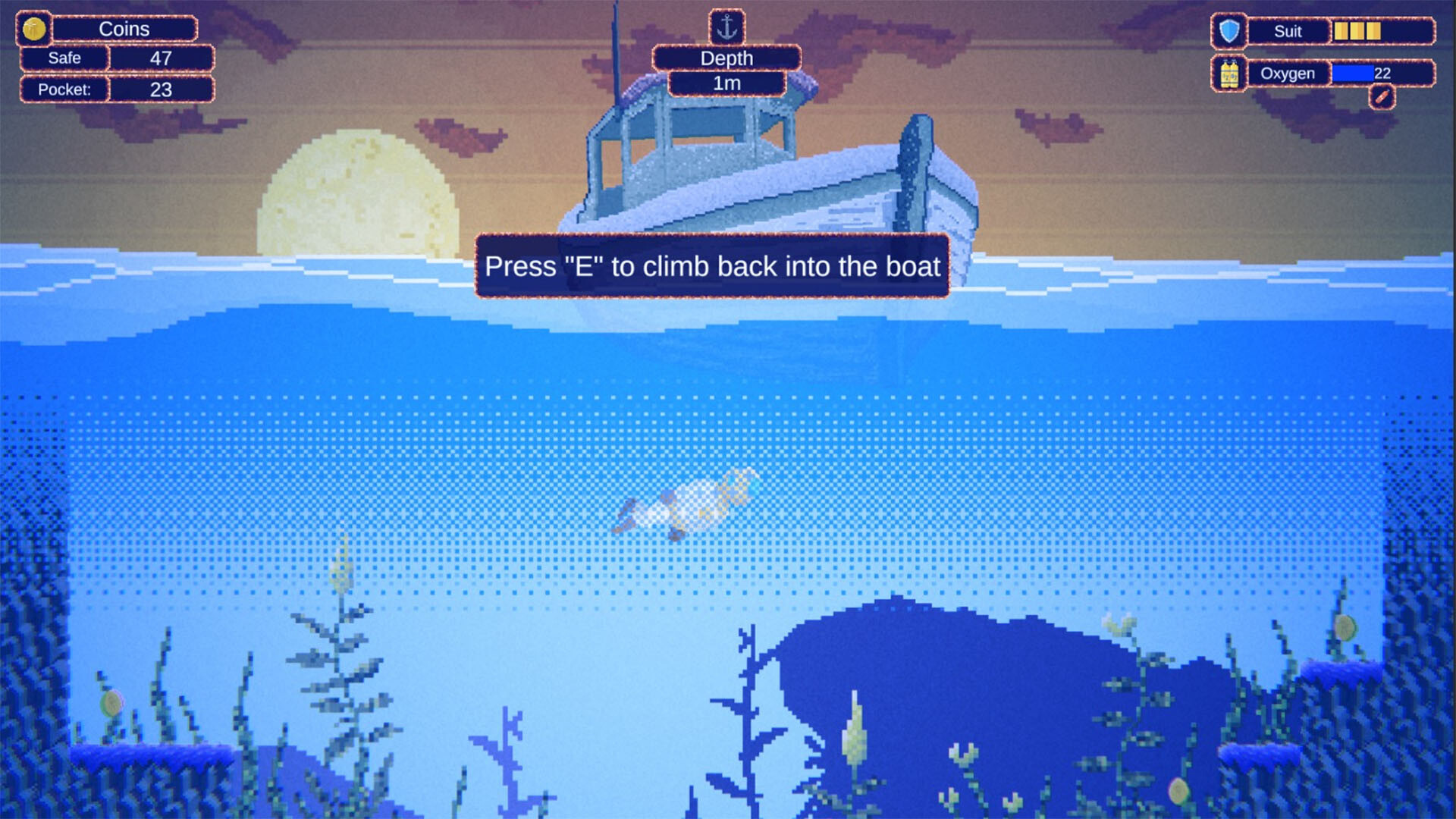This screenshot has width=1456, height=819.
Task: Click the blue Oxygen level bar
Action: pos(1352,74)
